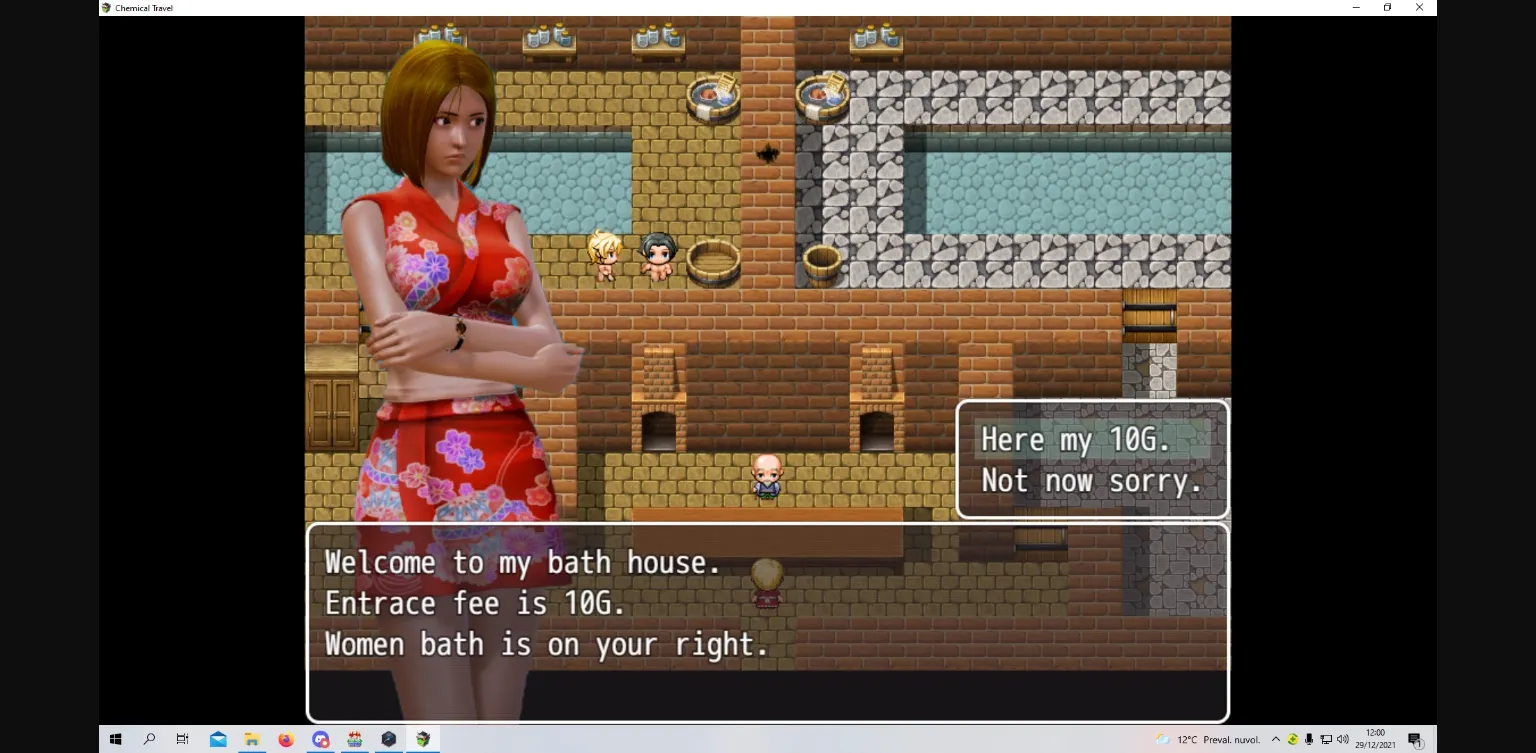The image size is (1536, 753).
Task: Open the Start menu
Action: click(x=115, y=740)
